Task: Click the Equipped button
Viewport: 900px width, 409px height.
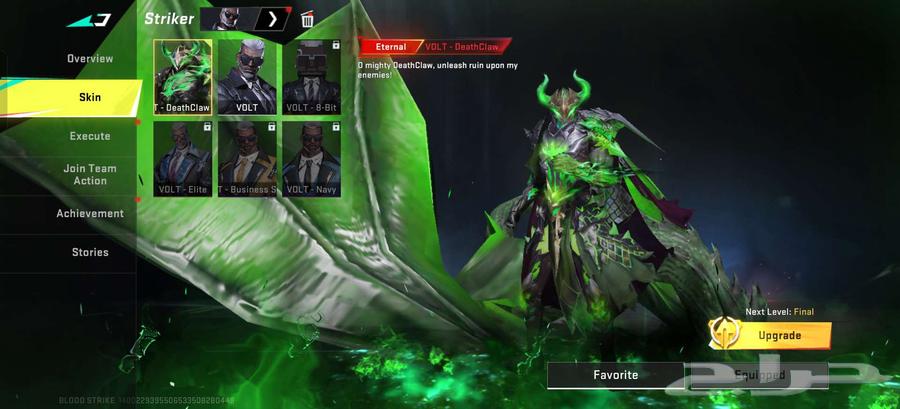Action: click(759, 375)
